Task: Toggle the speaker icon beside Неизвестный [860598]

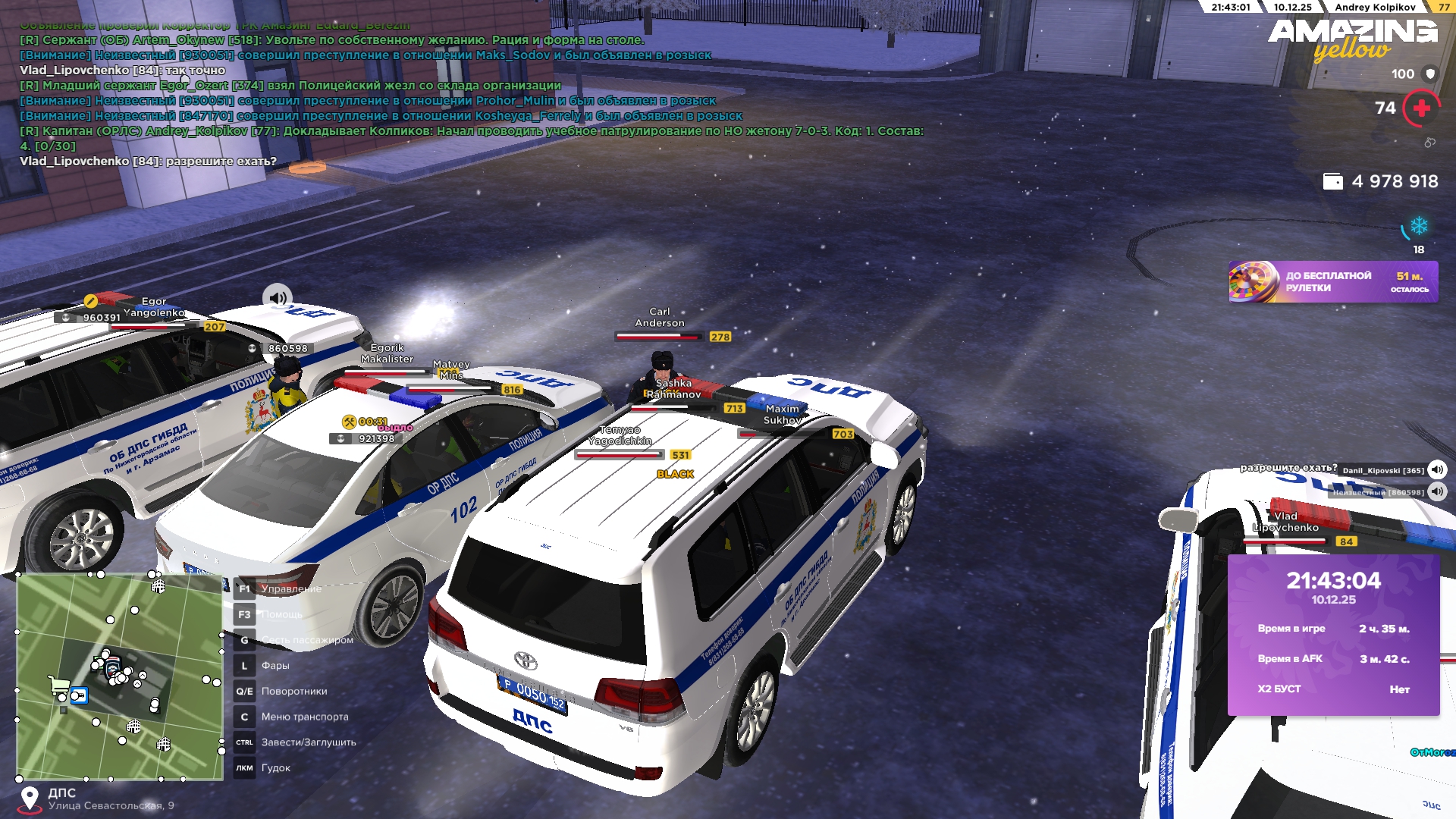Action: 1436,491
